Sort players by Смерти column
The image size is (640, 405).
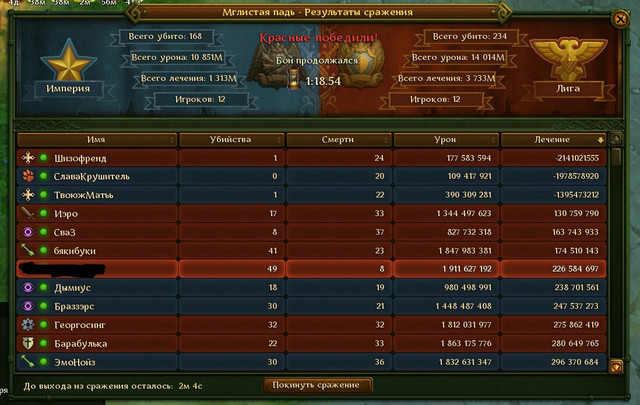339,139
